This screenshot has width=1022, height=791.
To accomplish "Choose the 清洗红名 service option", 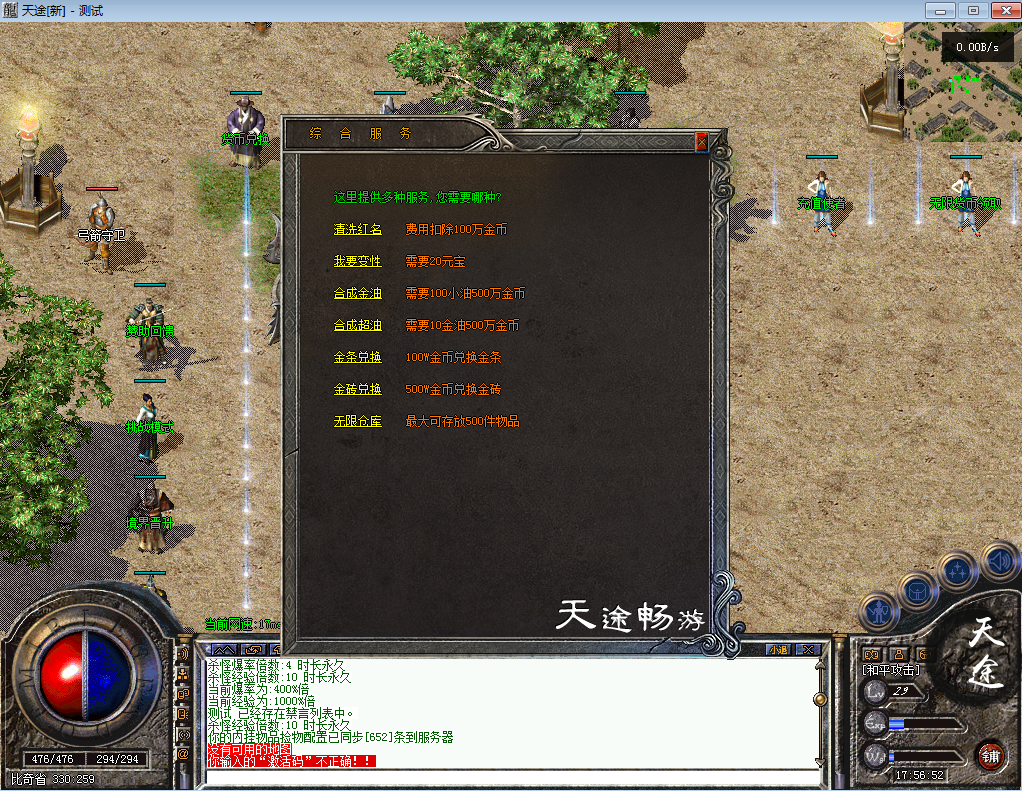I will [x=358, y=230].
